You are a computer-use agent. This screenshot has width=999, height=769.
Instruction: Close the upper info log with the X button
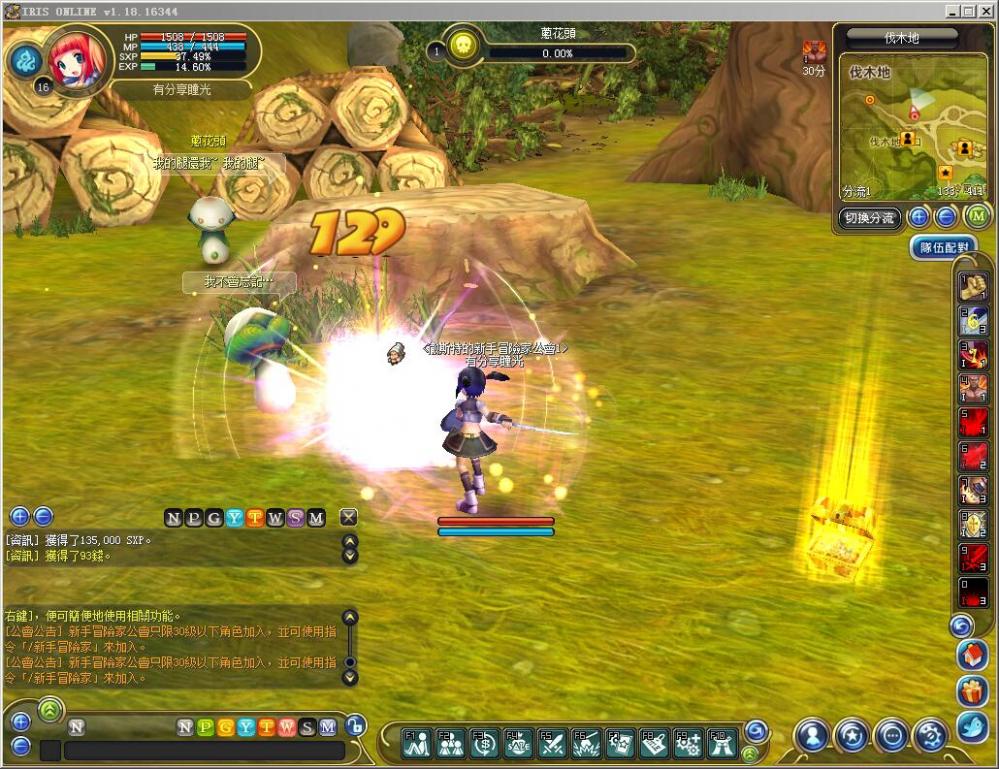[348, 517]
